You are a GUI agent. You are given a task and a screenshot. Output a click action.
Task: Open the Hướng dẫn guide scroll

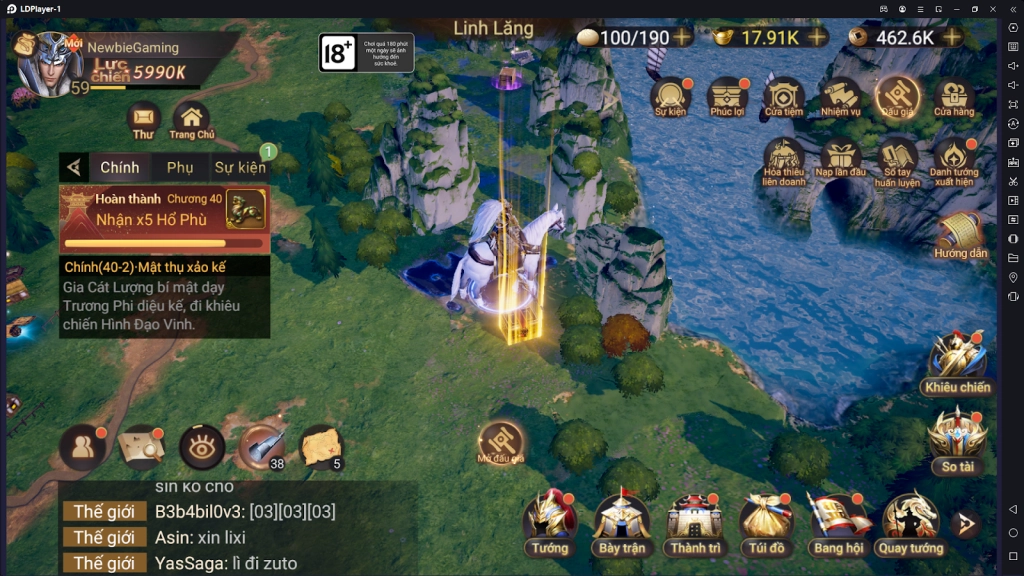961,236
